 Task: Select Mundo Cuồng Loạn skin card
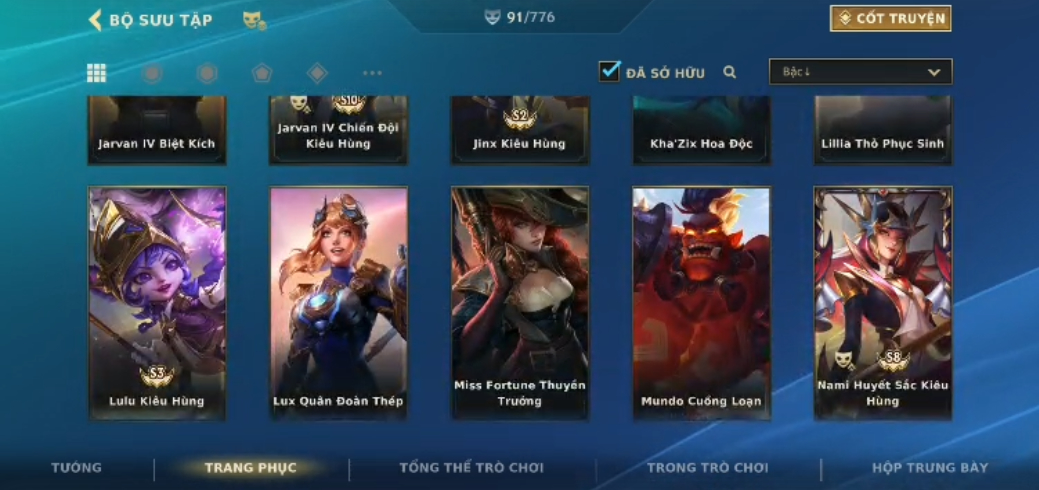coord(701,302)
